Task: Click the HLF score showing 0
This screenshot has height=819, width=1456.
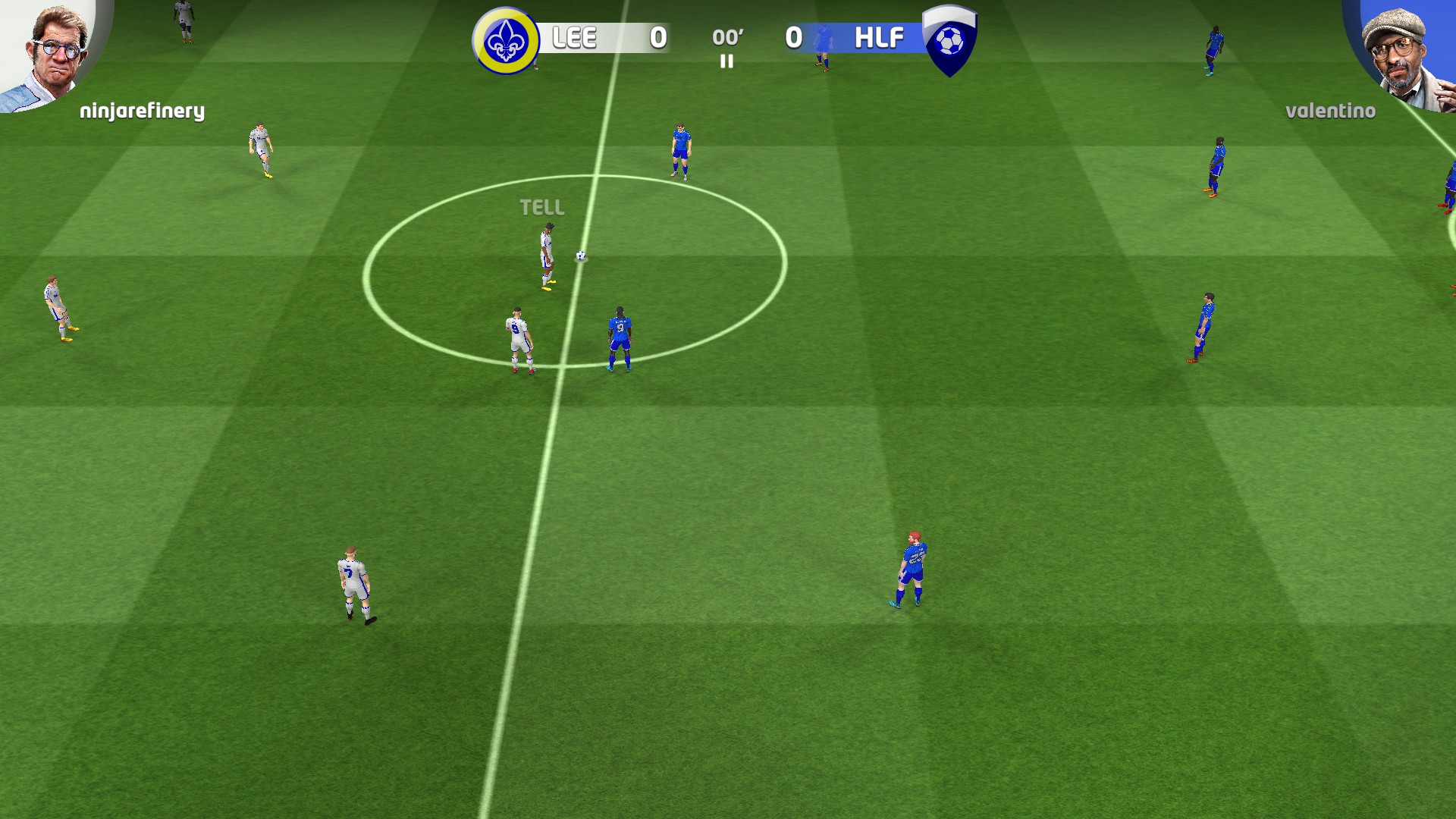Action: click(x=795, y=38)
